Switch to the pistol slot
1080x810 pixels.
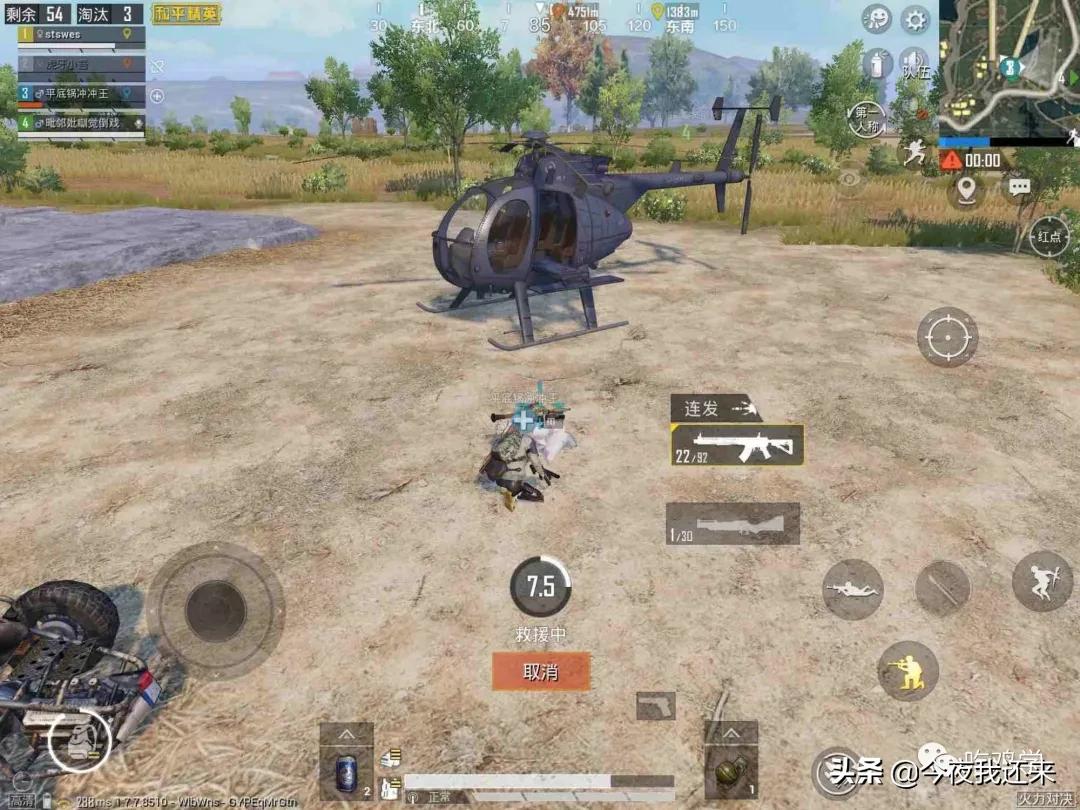655,706
